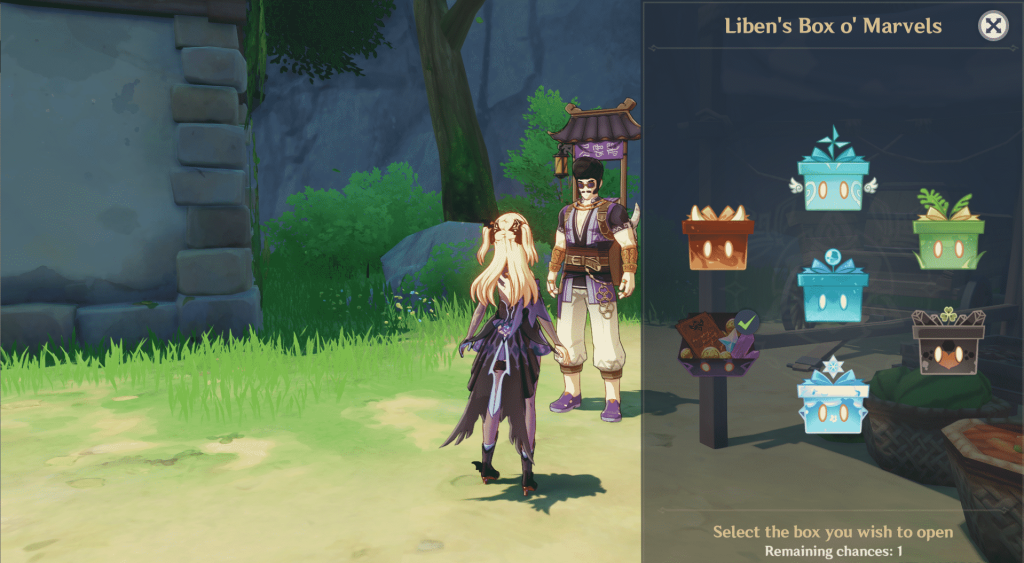Open the teal Anemo box with wings

[833, 181]
